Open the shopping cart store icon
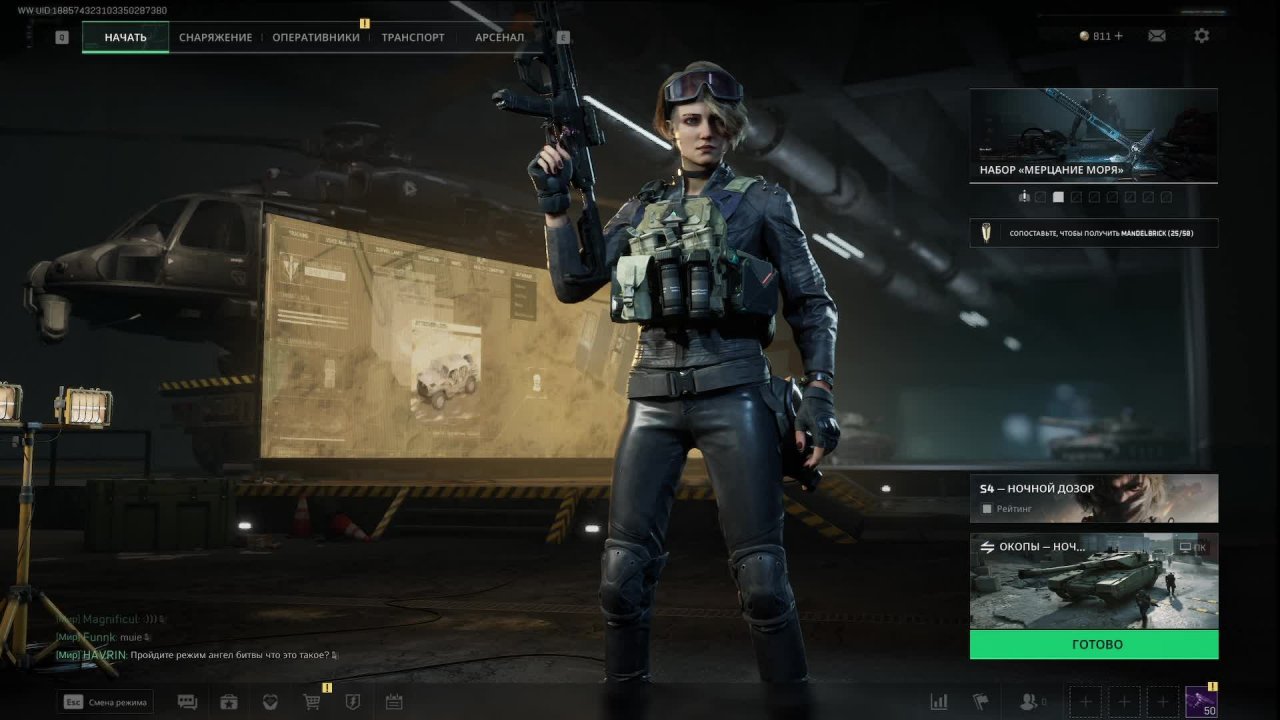Image resolution: width=1280 pixels, height=720 pixels. coord(311,702)
